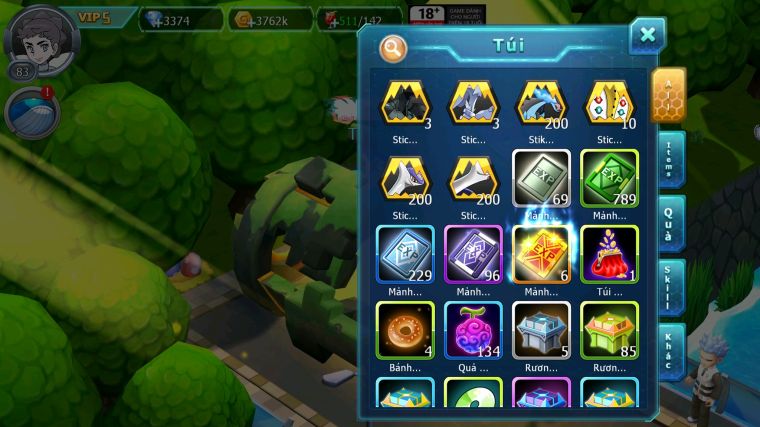Switch to the Items tab
The image size is (760, 427).
[671, 159]
